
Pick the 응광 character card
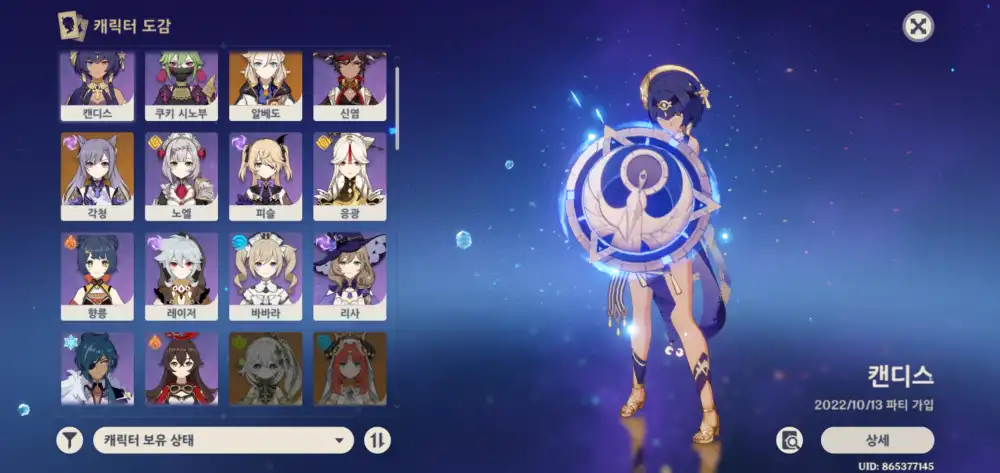coord(349,176)
